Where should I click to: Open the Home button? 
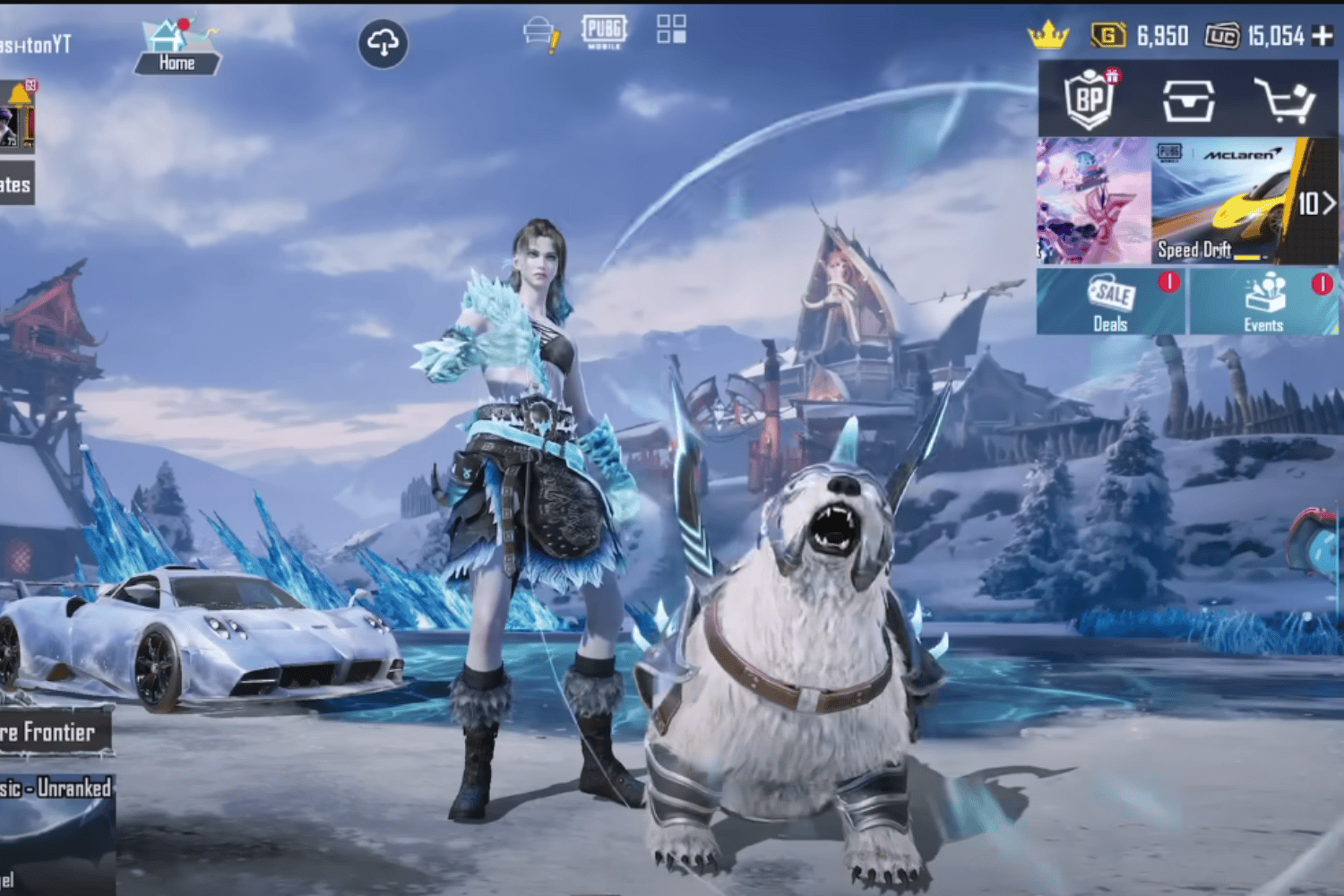177,48
